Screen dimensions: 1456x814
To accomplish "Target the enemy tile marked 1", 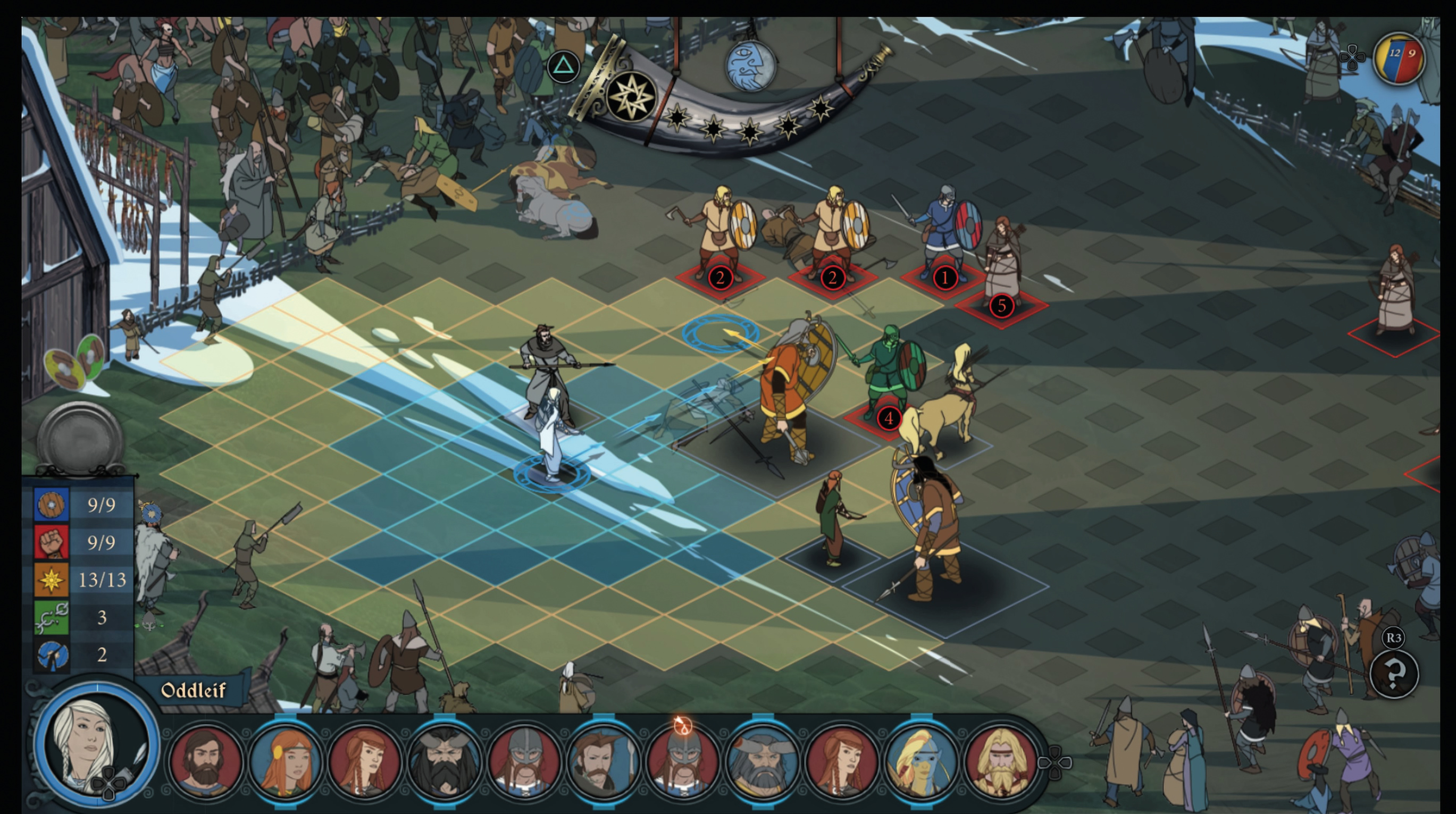I will pos(944,278).
